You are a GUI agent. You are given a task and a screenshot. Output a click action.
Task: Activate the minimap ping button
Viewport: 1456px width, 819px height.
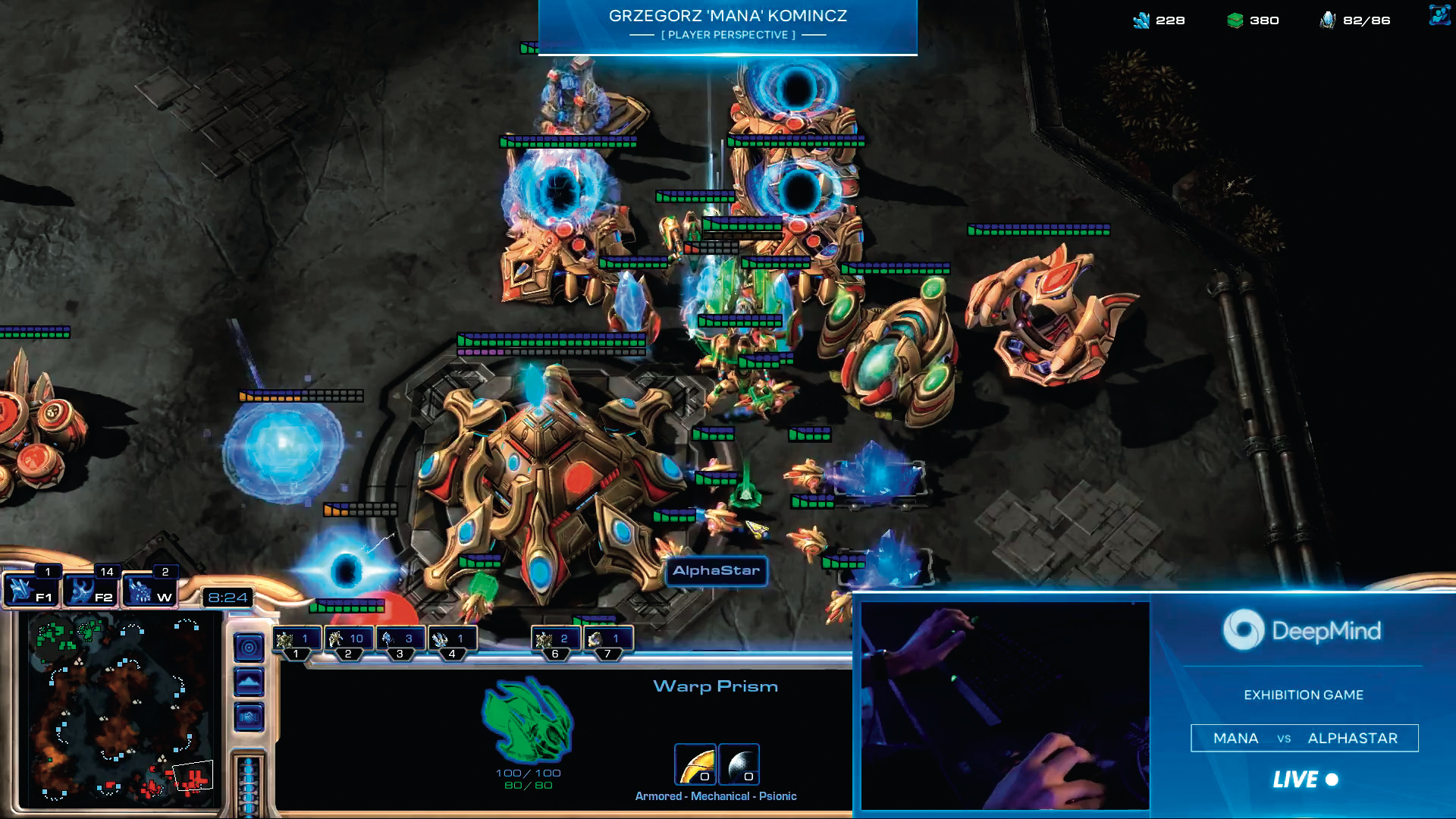249,648
